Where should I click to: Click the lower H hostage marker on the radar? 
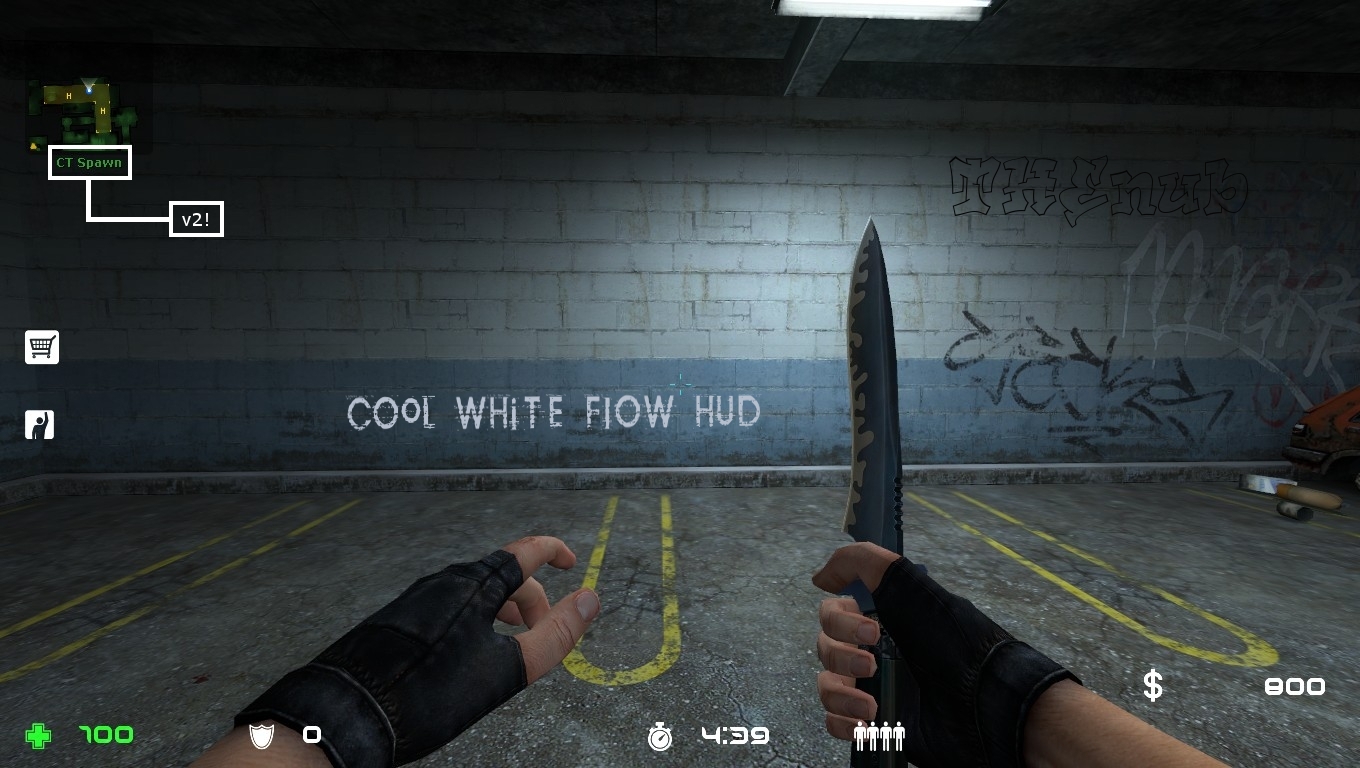point(103,111)
